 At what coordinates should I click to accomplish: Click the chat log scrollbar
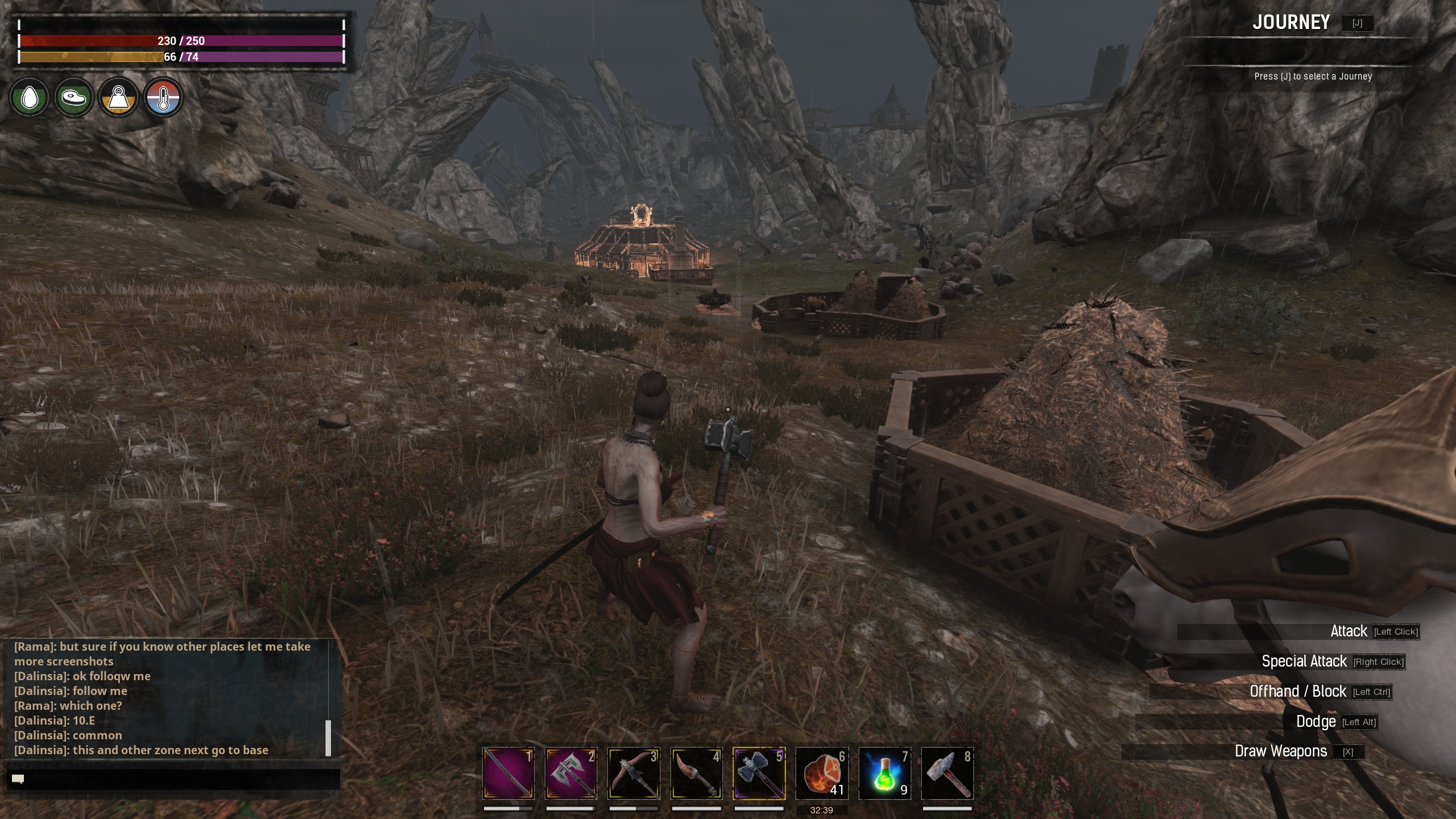328,738
